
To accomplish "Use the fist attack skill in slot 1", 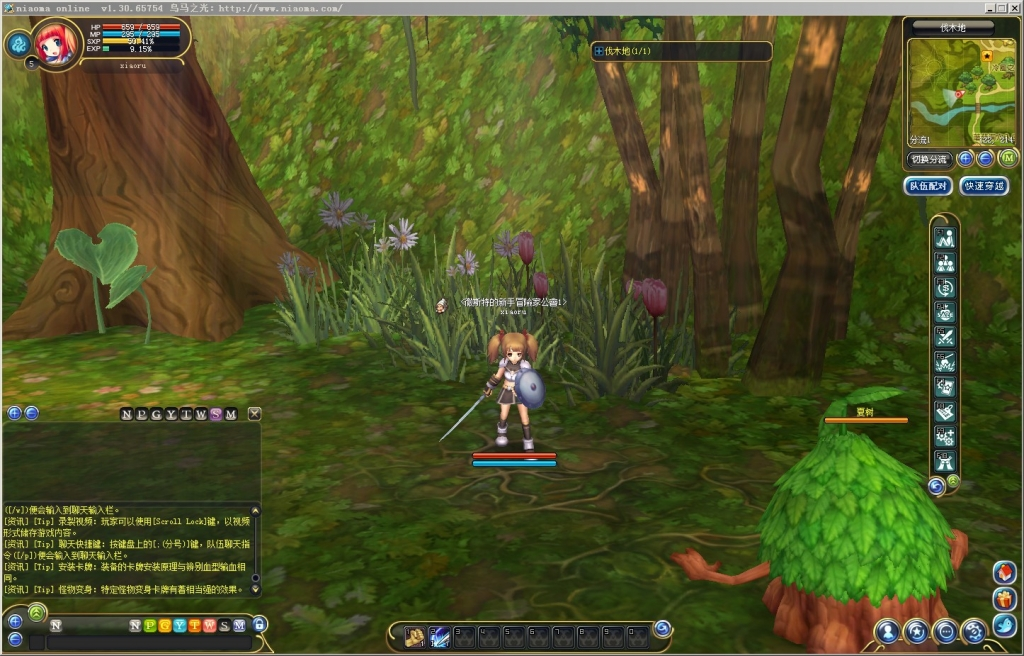I will (415, 634).
